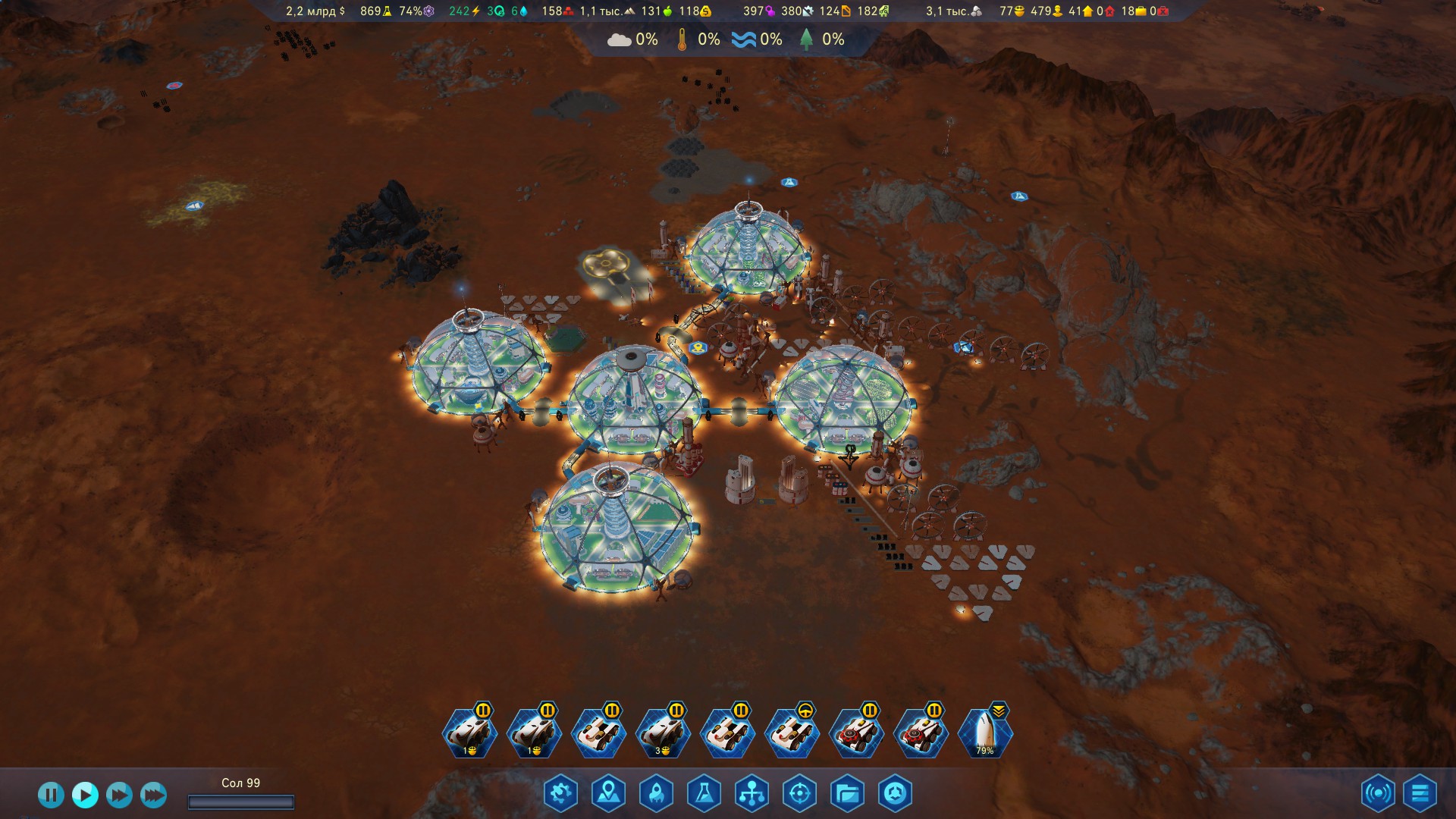Switch to triple-arrow fastest speed
1456x819 pixels.
point(153,795)
